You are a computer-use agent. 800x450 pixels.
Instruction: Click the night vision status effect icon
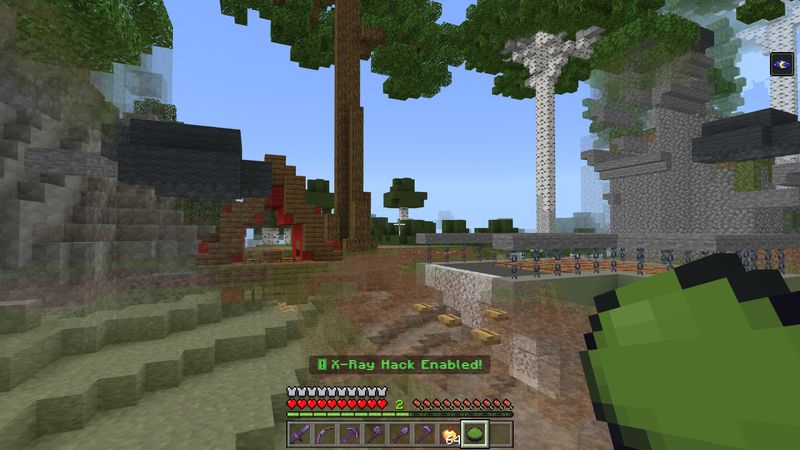(x=781, y=64)
